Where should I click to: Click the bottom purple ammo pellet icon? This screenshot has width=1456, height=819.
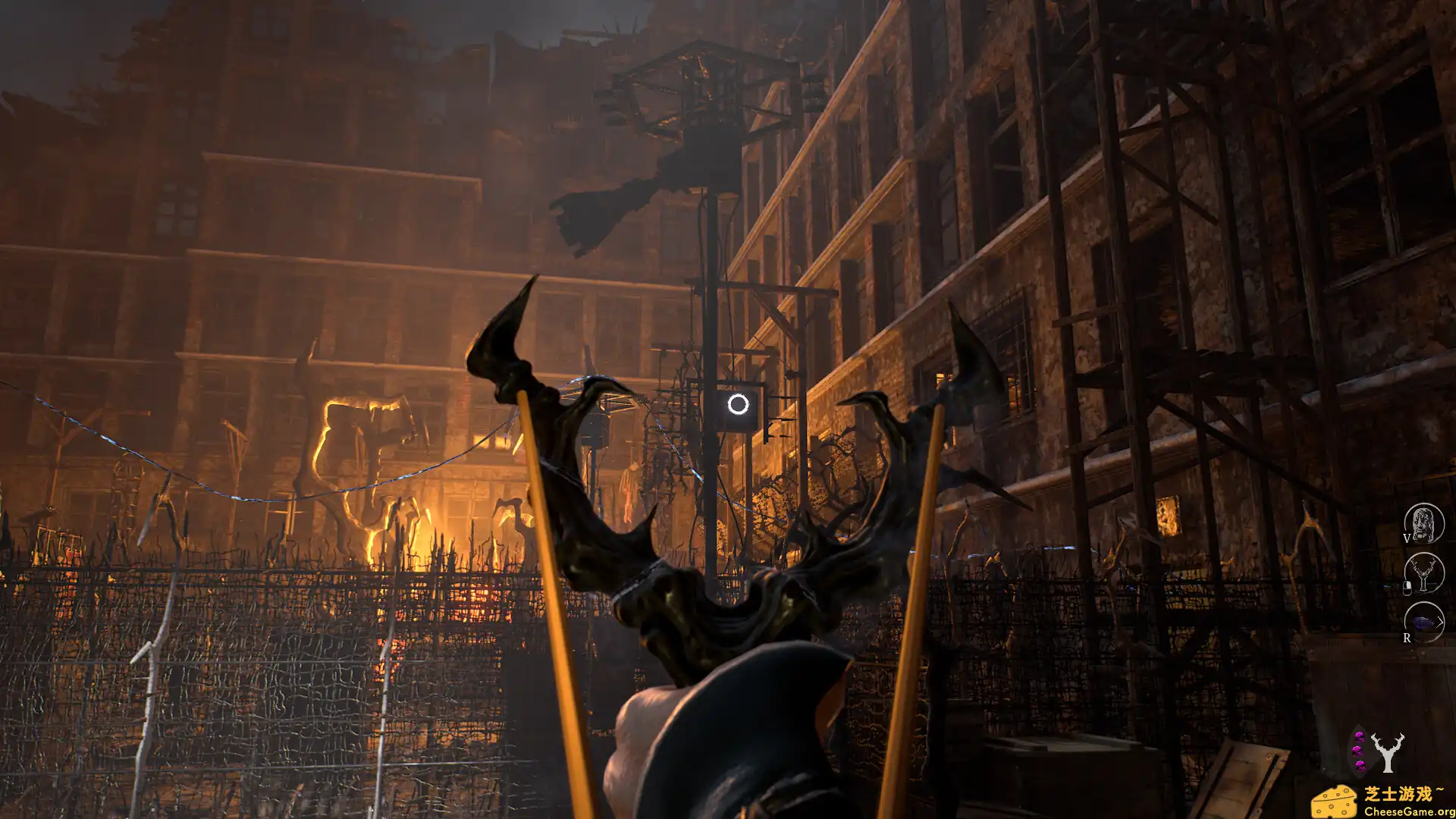[x=1360, y=766]
